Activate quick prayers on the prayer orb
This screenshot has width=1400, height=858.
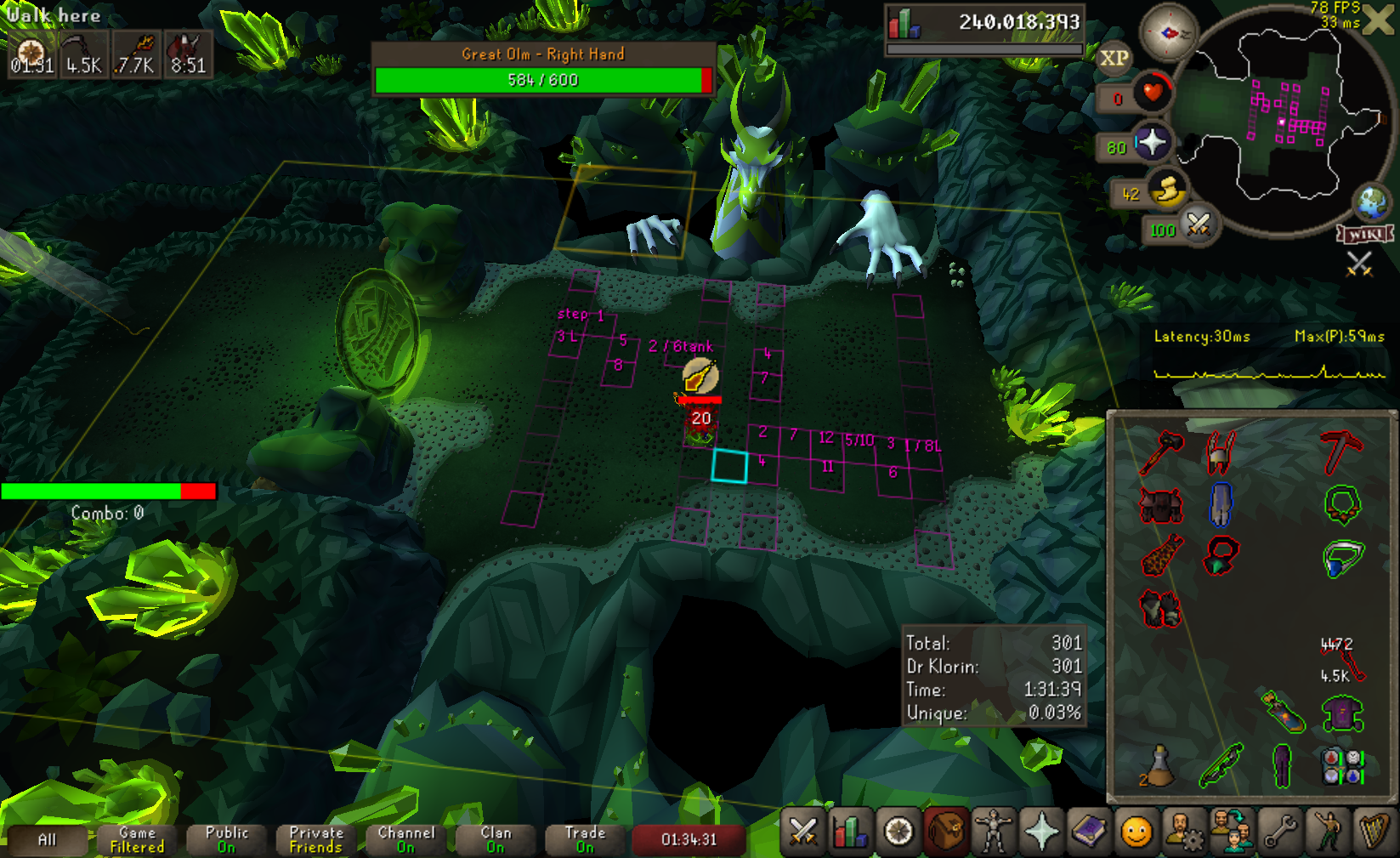click(x=1152, y=142)
